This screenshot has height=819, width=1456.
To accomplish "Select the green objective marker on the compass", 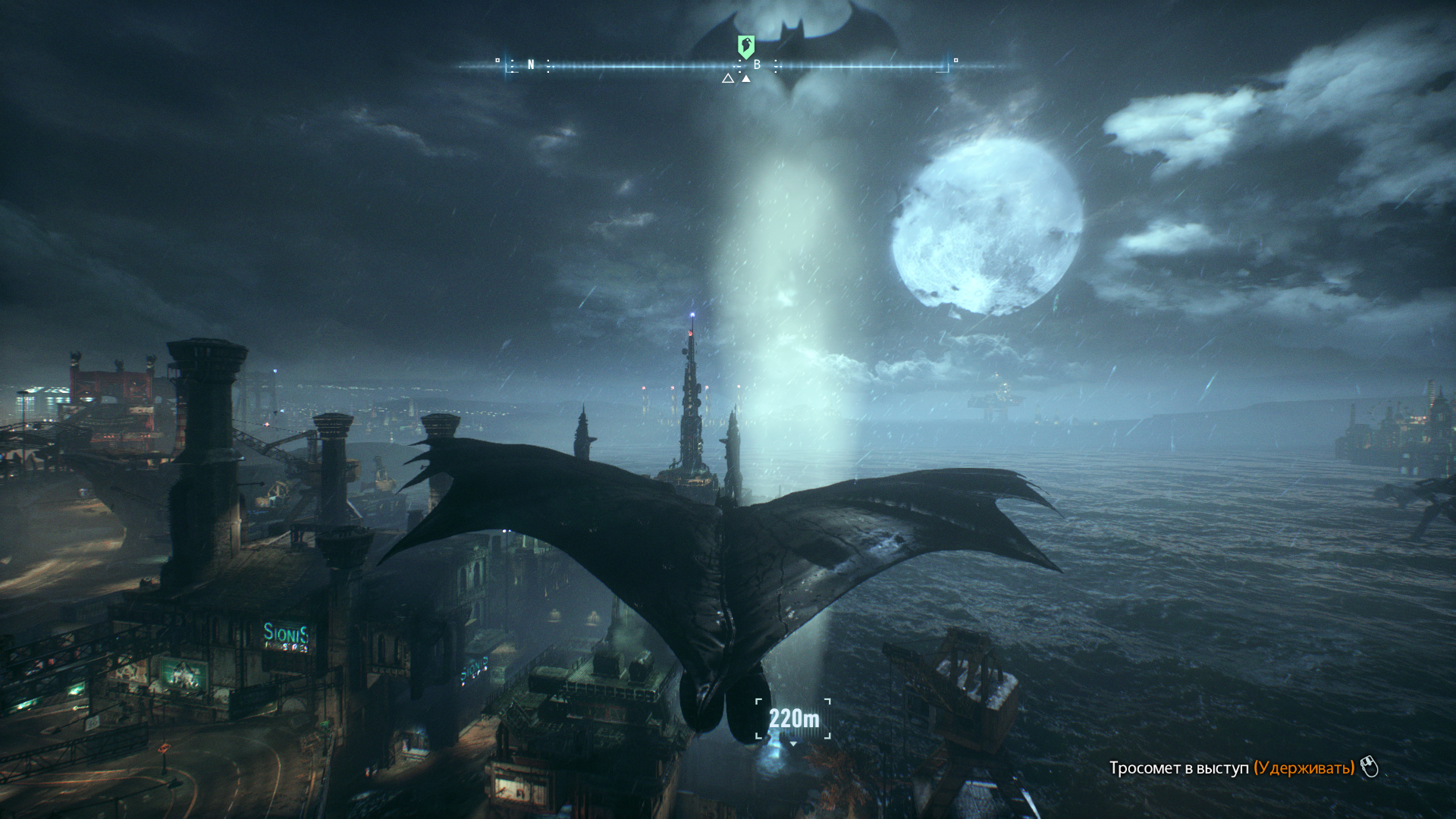I will 746,47.
